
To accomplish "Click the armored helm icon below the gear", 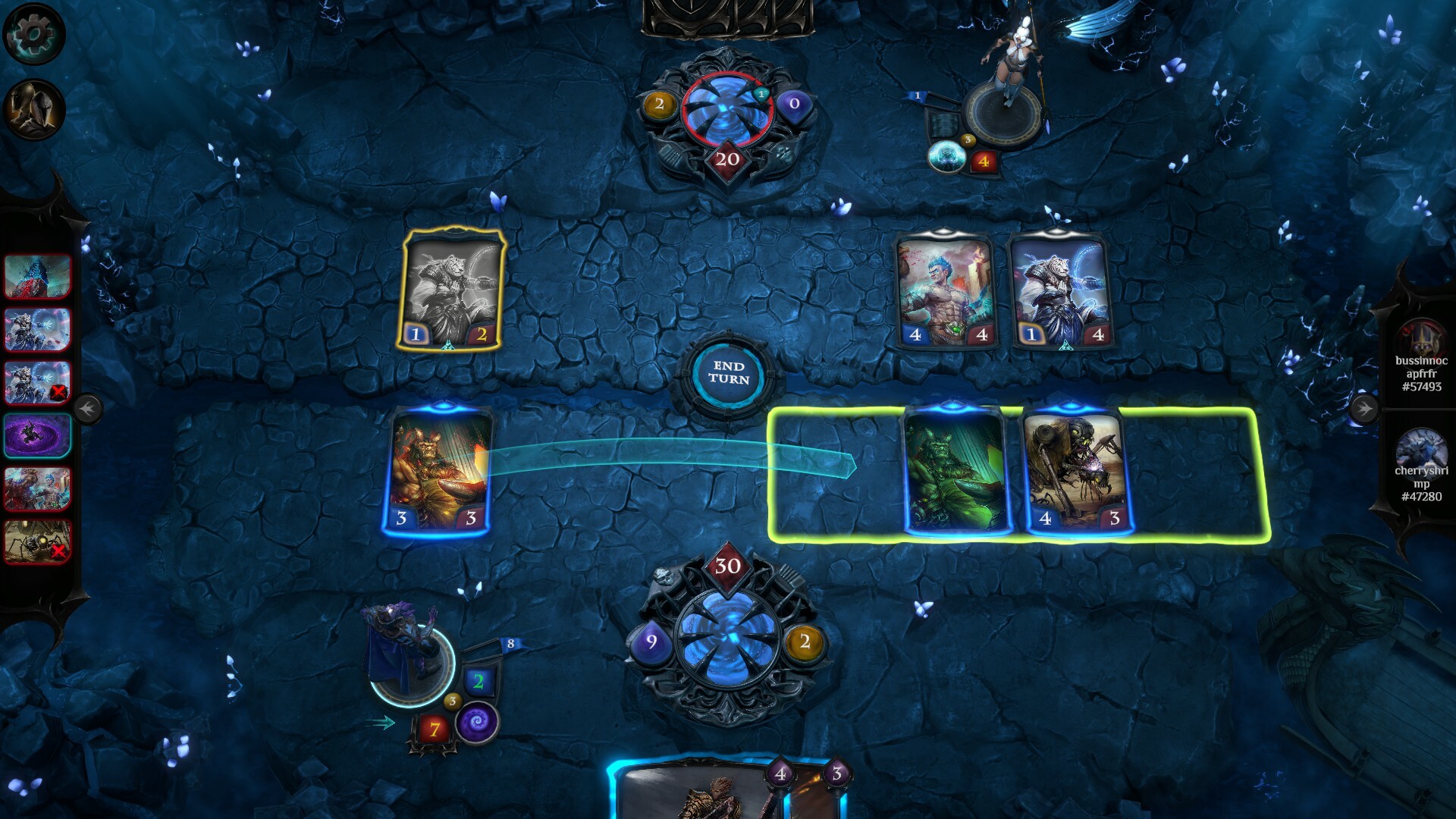I will tap(33, 106).
